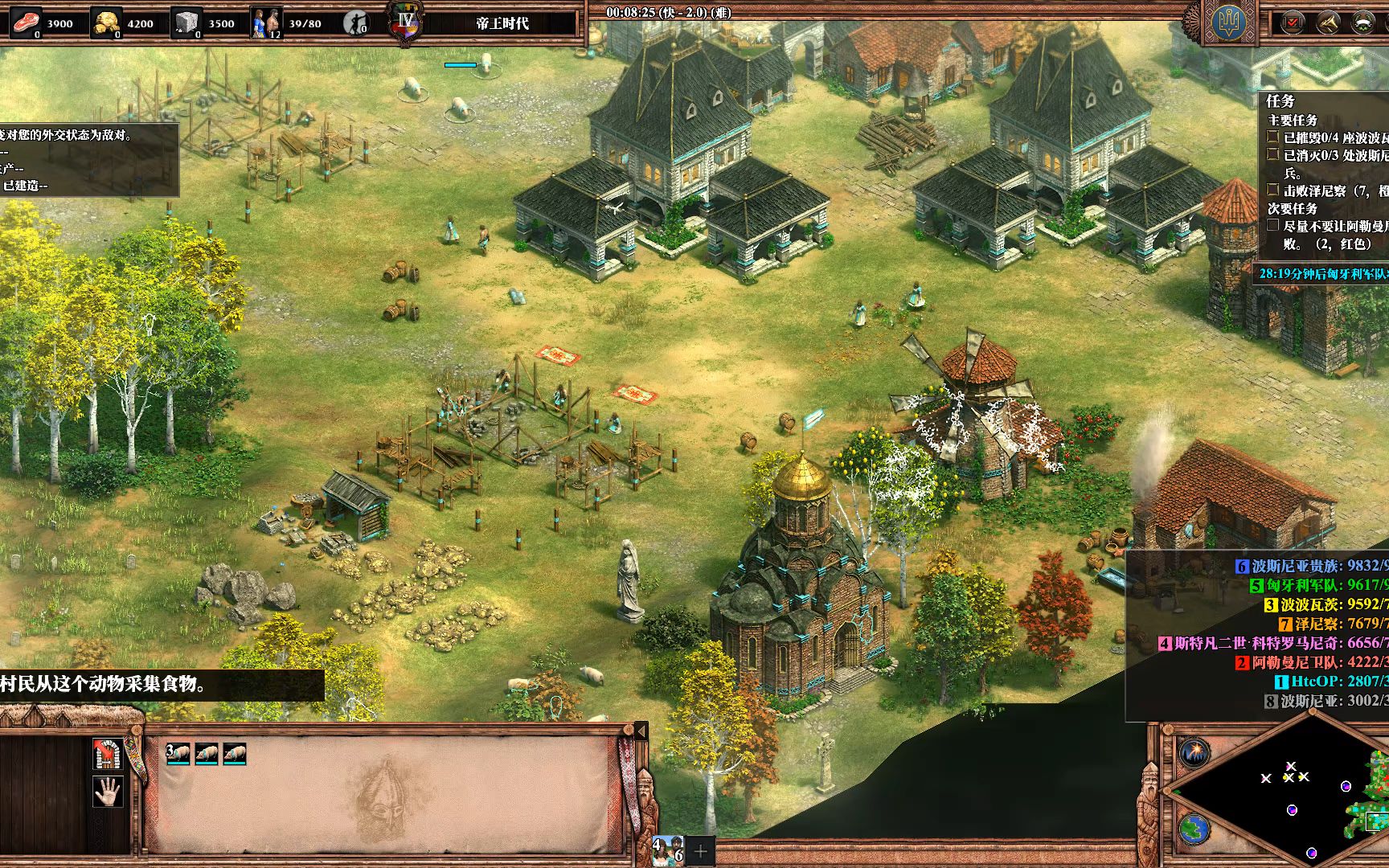The image size is (1389, 868).
Task: Open the laurel wreath diplomacy button
Action: (1363, 23)
